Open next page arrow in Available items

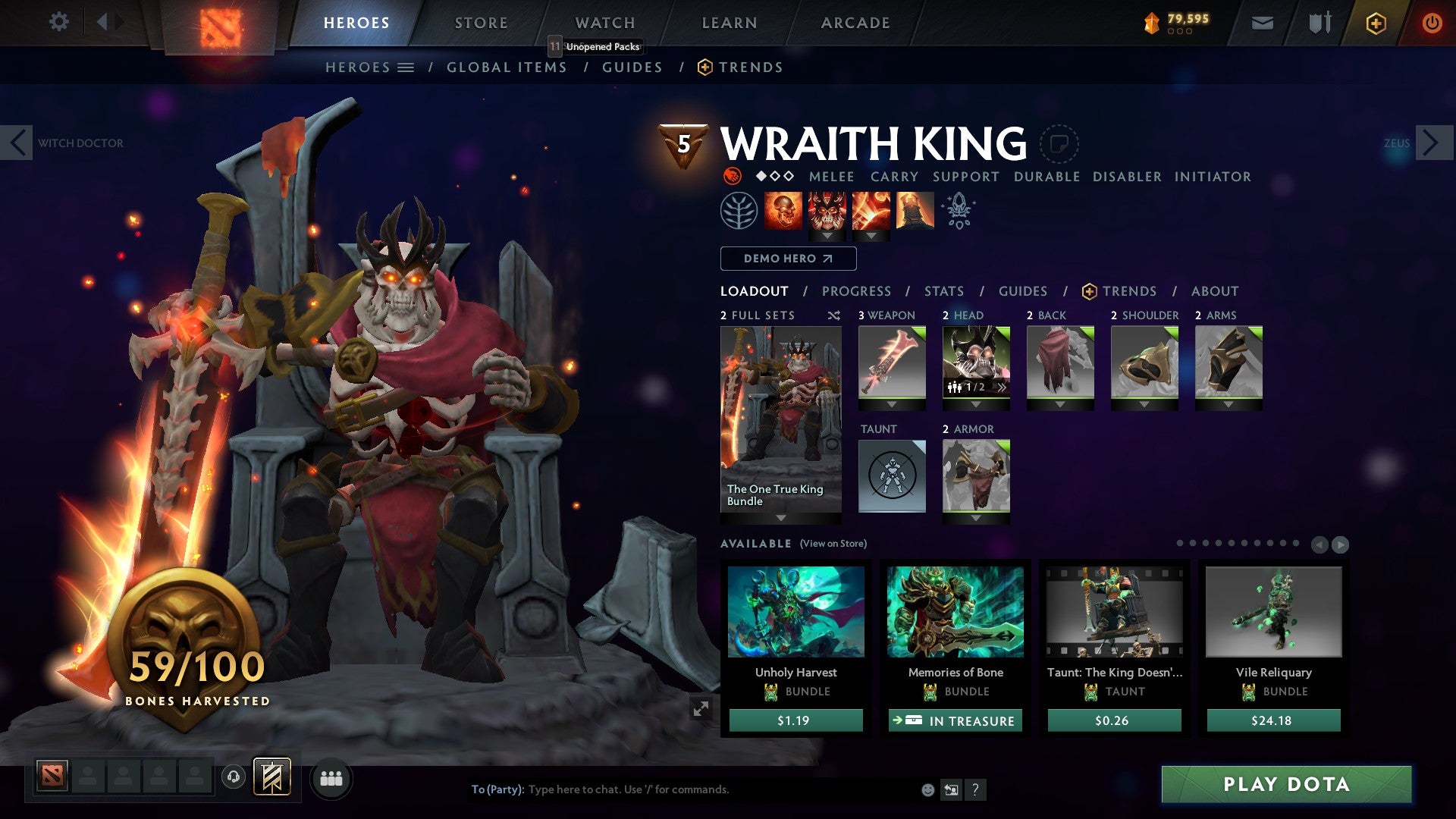(x=1339, y=544)
